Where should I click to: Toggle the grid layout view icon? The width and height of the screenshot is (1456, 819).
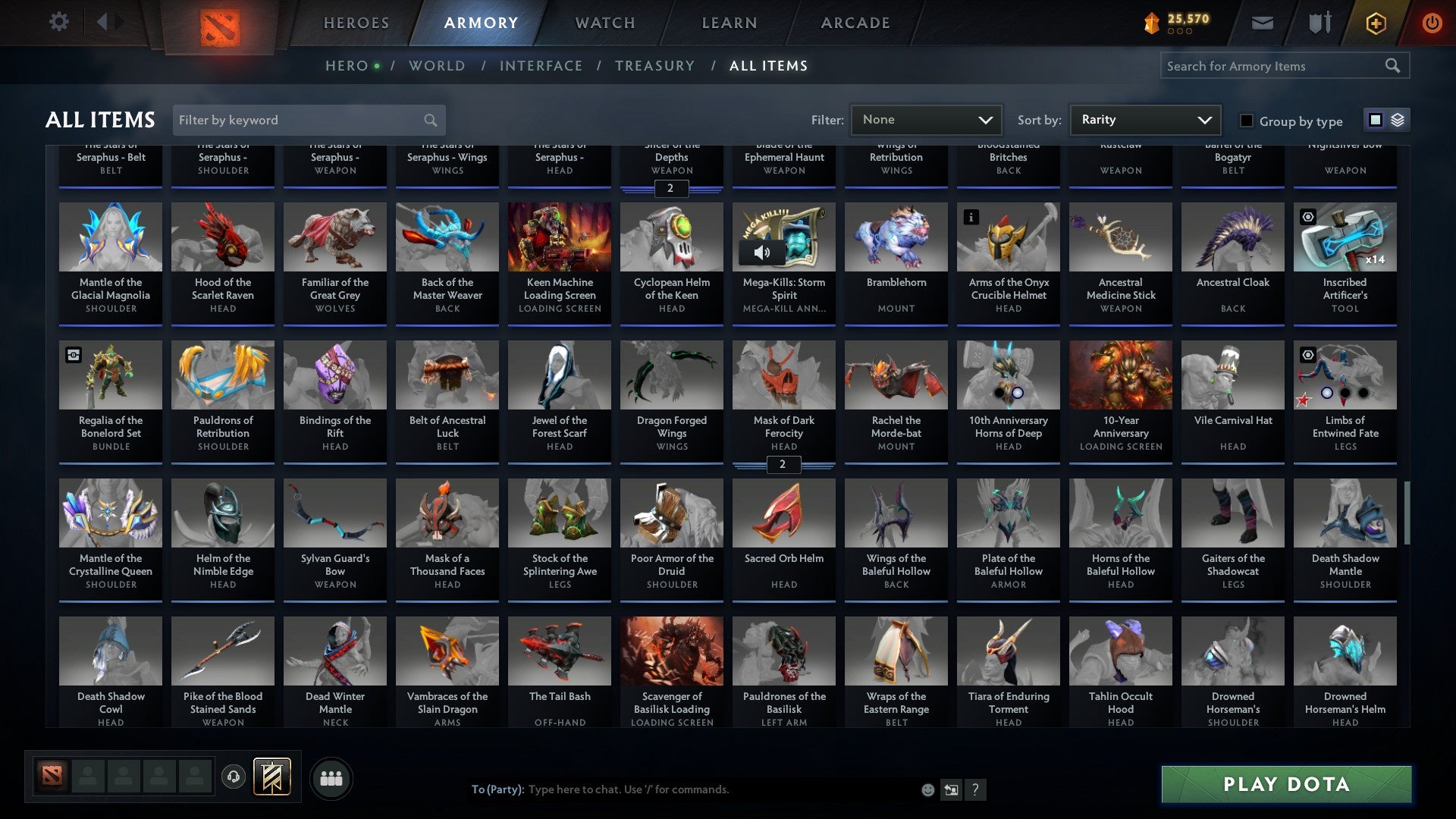(x=1375, y=120)
